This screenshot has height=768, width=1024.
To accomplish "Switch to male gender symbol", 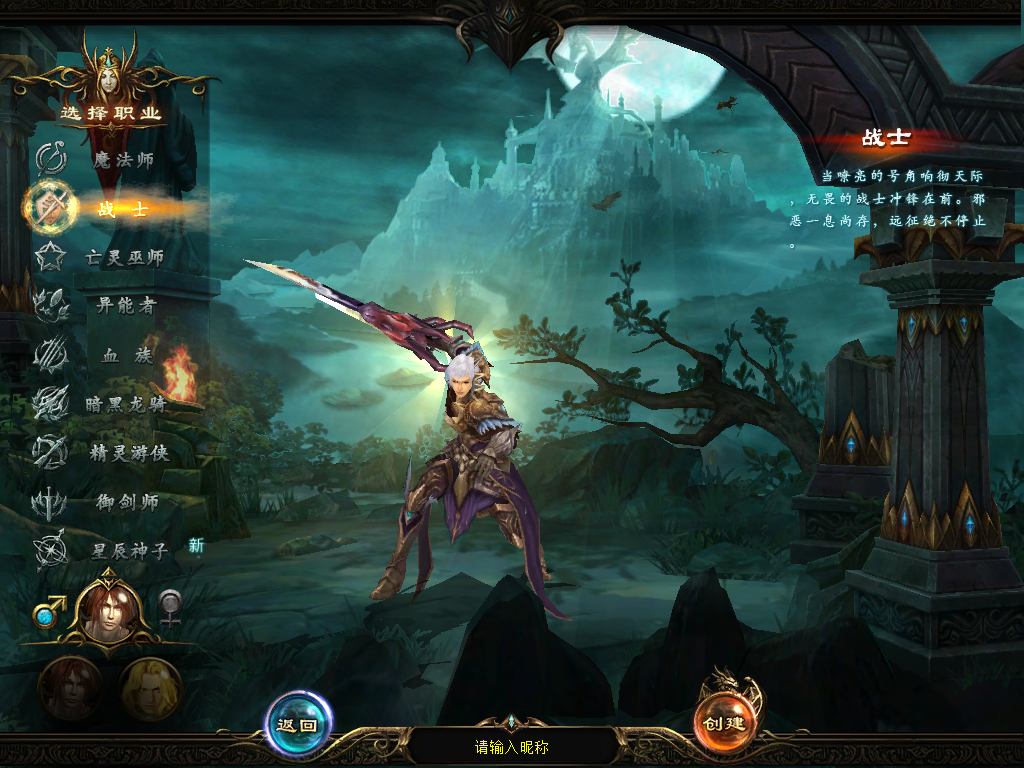I will tap(50, 610).
